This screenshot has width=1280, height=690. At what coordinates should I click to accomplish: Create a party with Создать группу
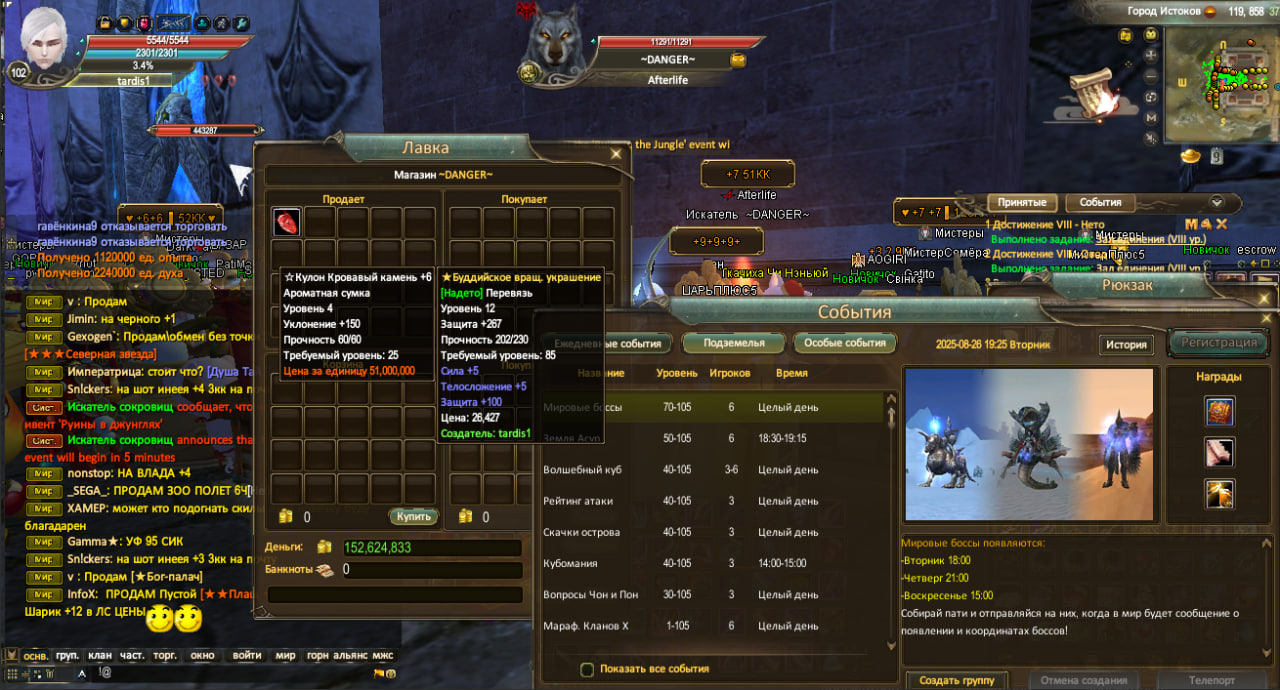(x=956, y=680)
